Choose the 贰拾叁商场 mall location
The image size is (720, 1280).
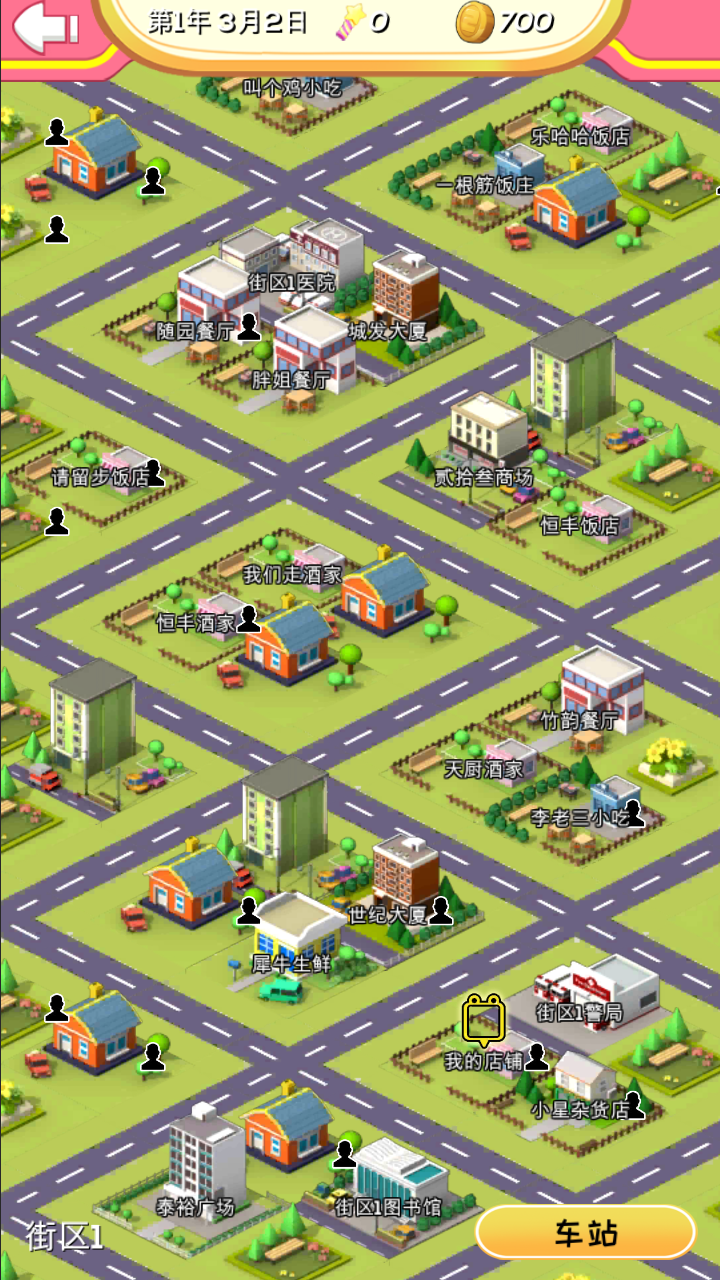point(484,477)
